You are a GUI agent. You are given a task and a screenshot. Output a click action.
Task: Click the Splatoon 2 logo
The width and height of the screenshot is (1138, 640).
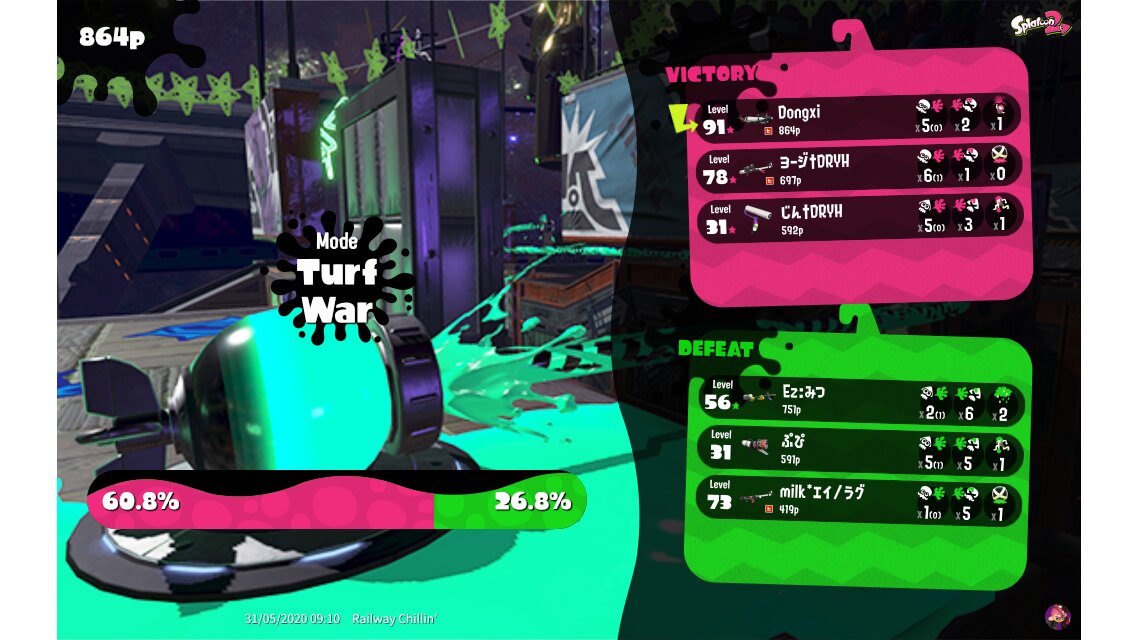coord(1040,26)
